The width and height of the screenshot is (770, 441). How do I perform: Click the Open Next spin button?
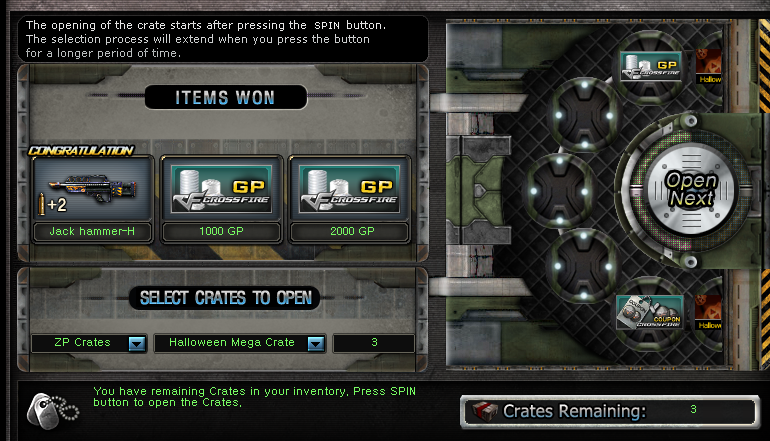691,189
